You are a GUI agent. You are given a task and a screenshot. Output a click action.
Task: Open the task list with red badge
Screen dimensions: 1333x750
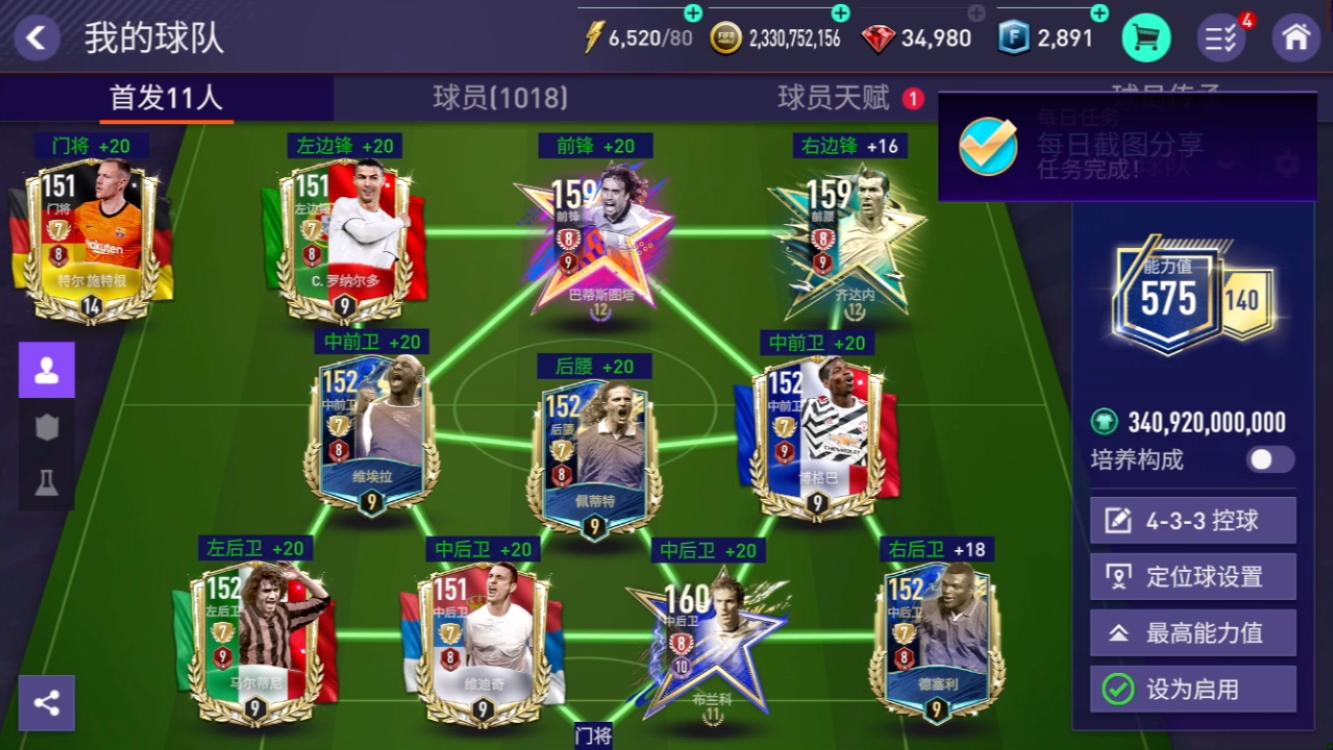point(1221,38)
